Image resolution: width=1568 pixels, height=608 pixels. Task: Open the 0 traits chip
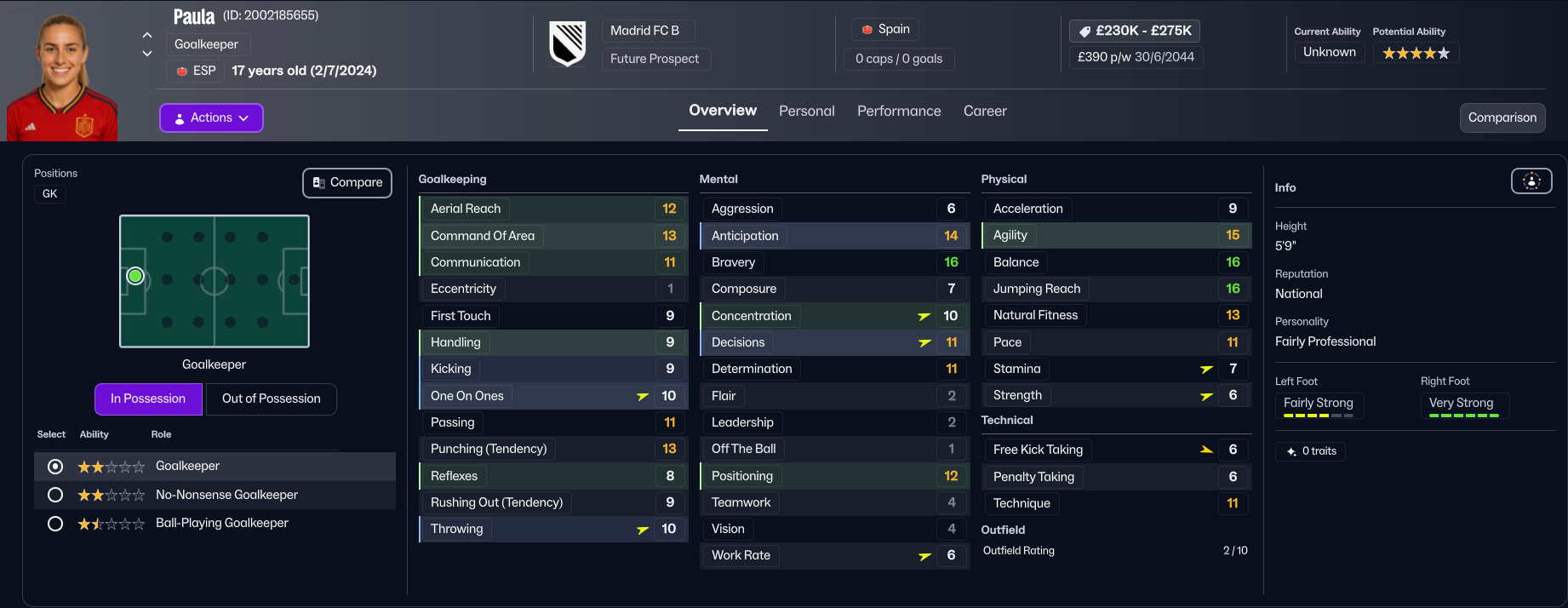[1310, 451]
